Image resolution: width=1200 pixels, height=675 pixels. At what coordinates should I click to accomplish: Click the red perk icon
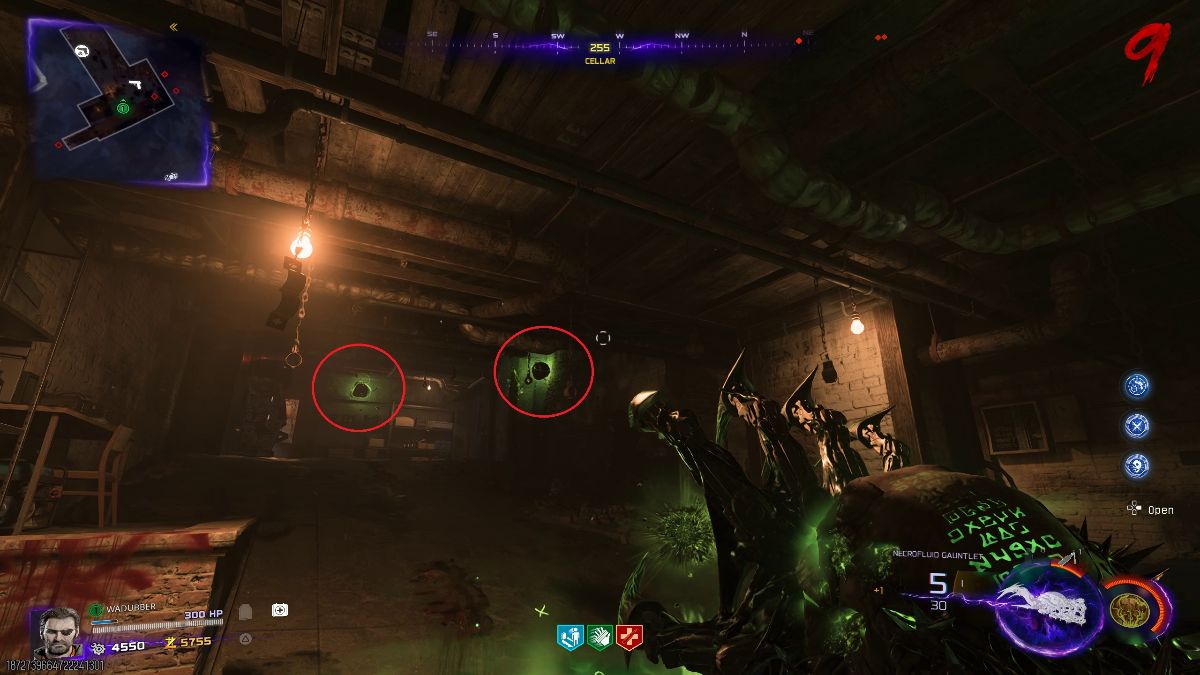630,635
